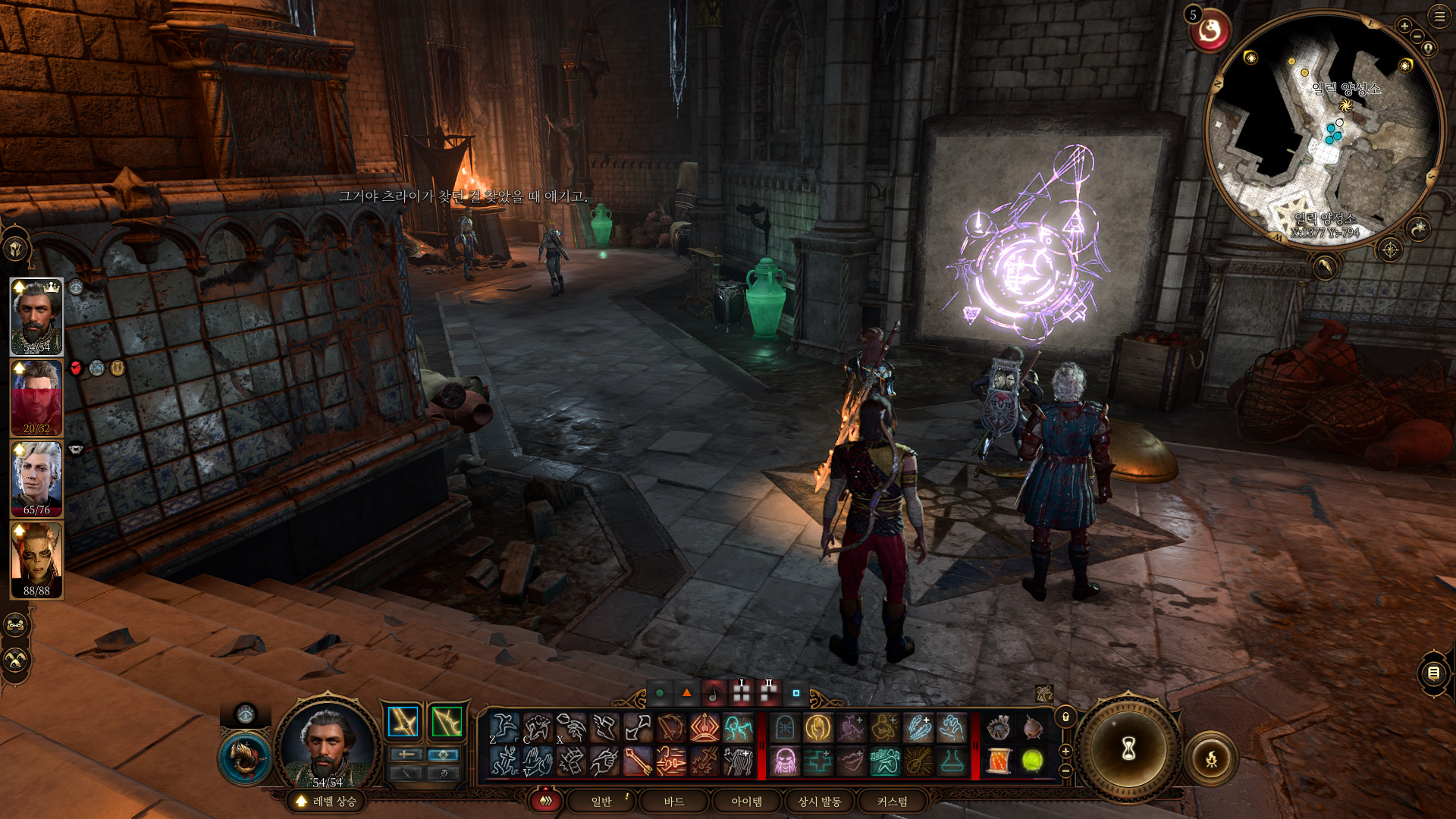Select the blue-bordered melee weapon set

click(403, 721)
